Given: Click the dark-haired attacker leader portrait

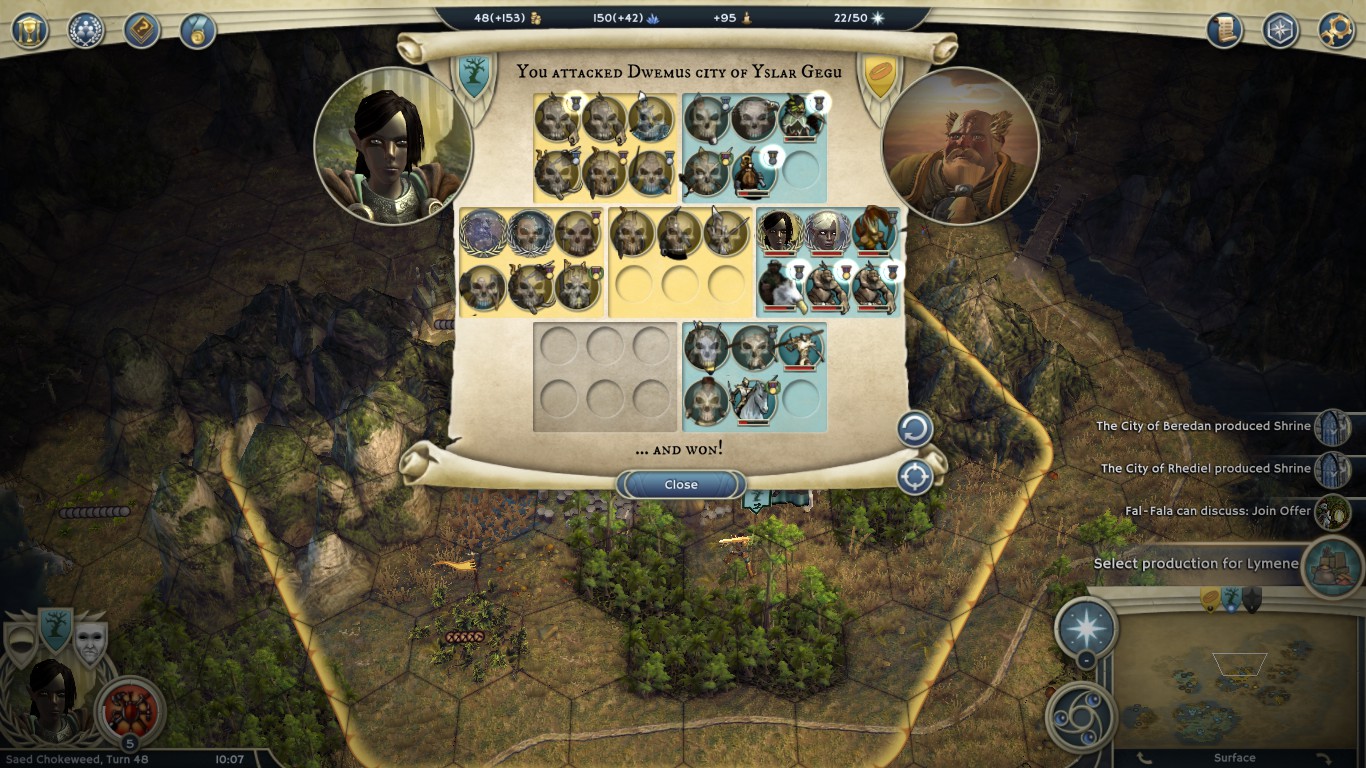Looking at the screenshot, I should coord(393,146).
